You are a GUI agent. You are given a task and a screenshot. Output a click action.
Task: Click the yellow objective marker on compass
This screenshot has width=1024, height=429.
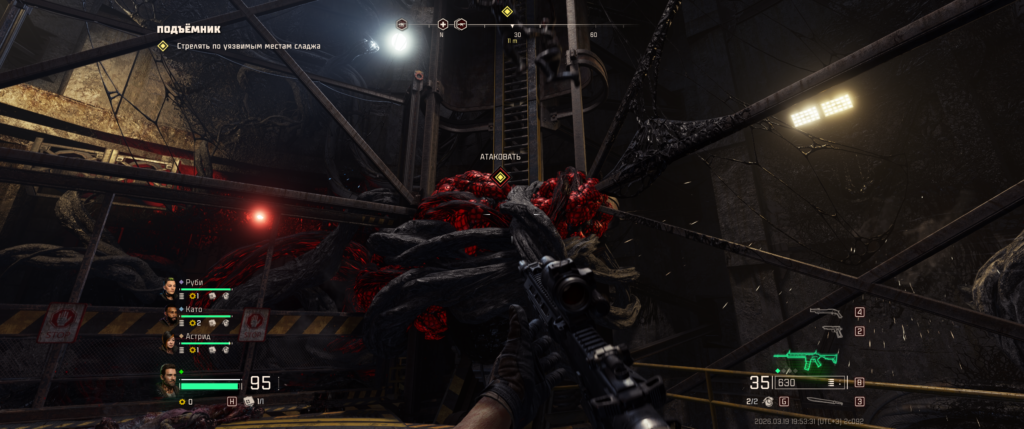(x=506, y=12)
